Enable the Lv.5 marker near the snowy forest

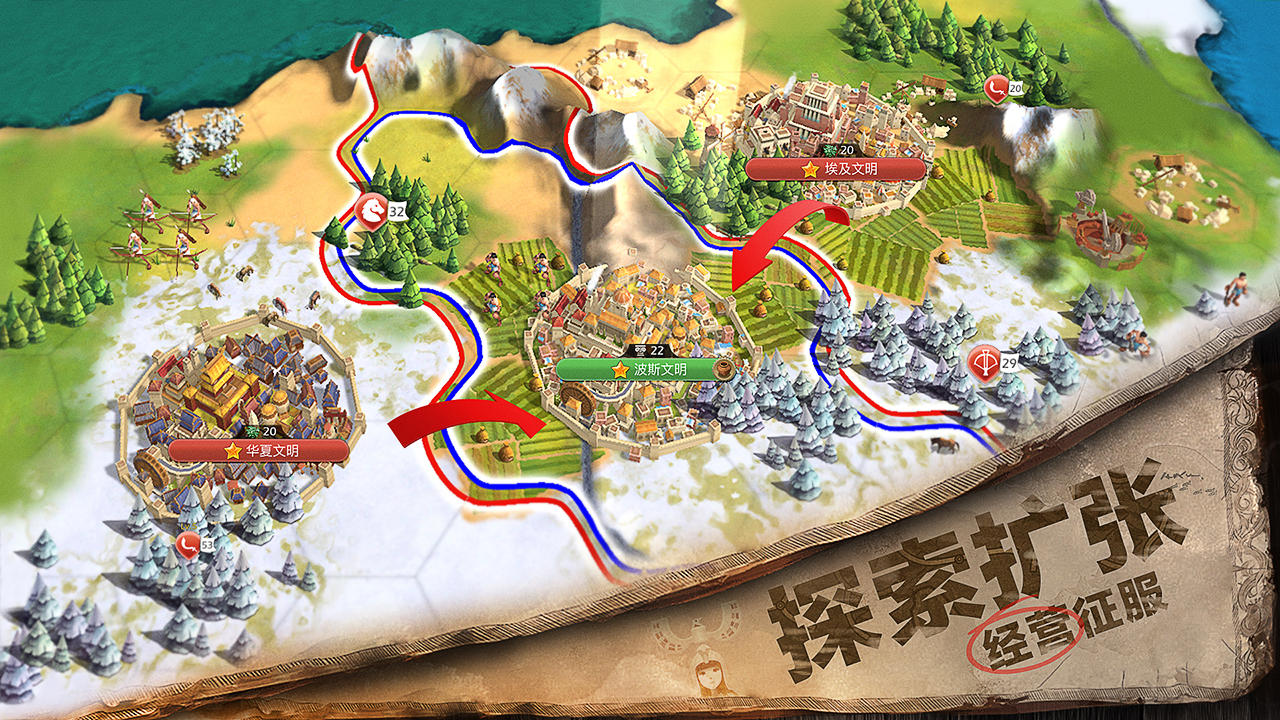188,525
